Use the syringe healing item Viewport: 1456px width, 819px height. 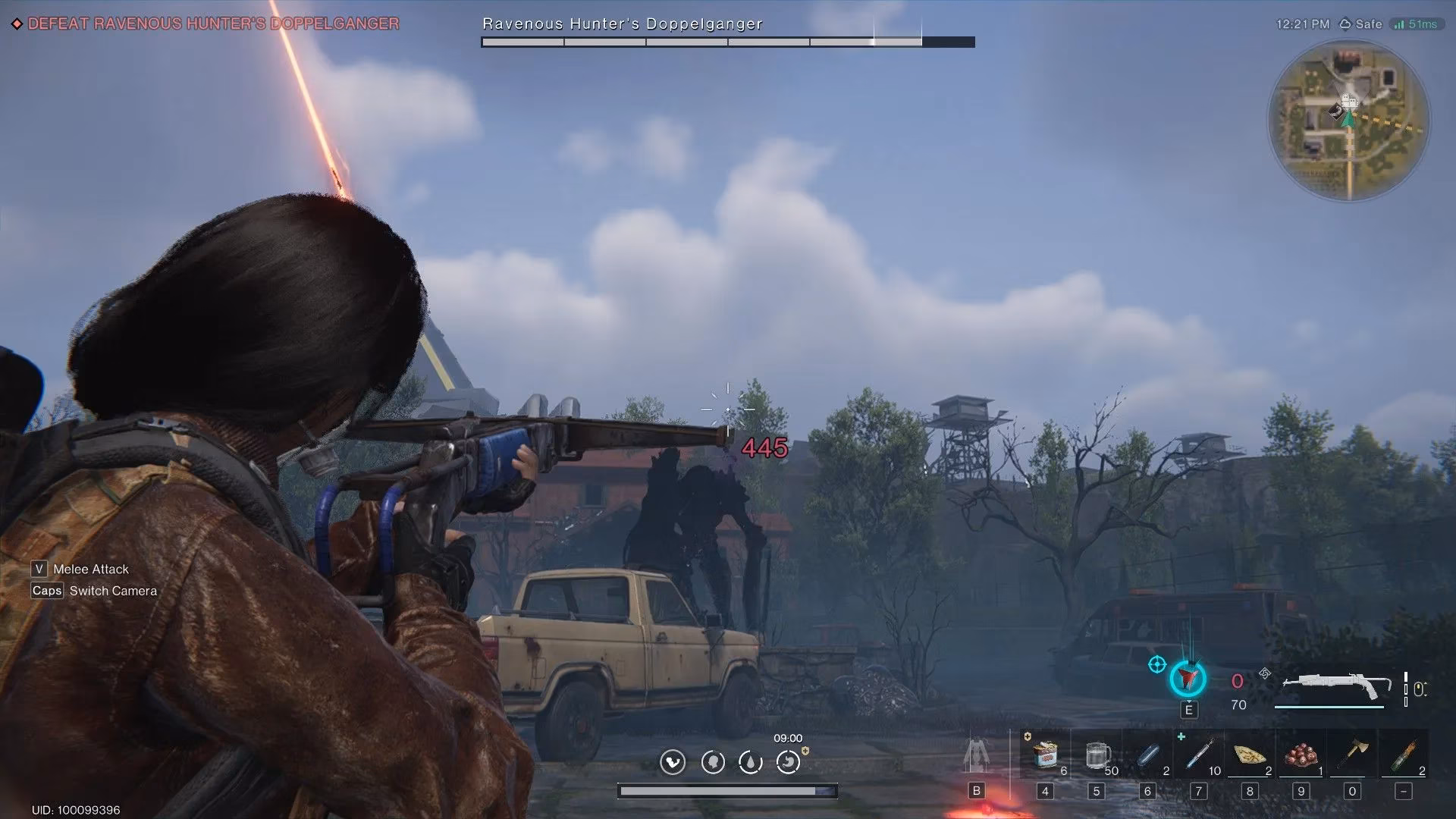pyautogui.click(x=1199, y=755)
